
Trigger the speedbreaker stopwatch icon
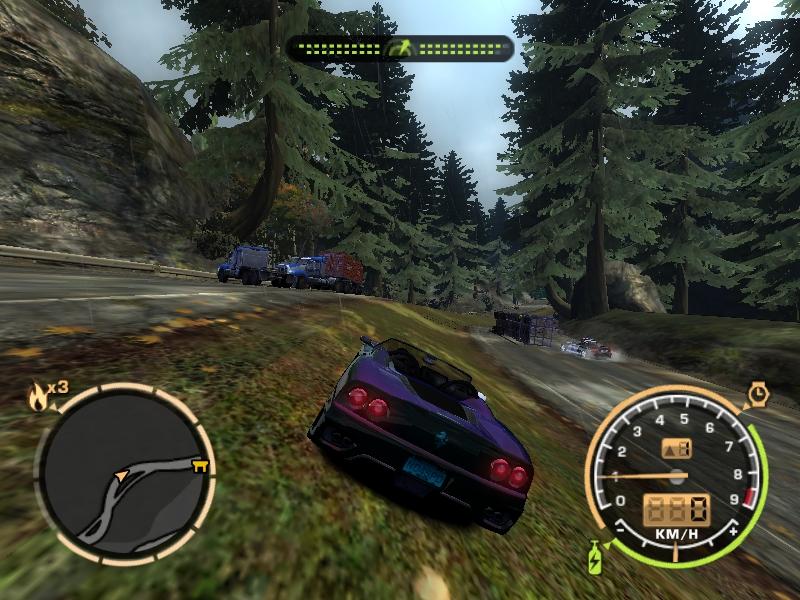click(756, 394)
